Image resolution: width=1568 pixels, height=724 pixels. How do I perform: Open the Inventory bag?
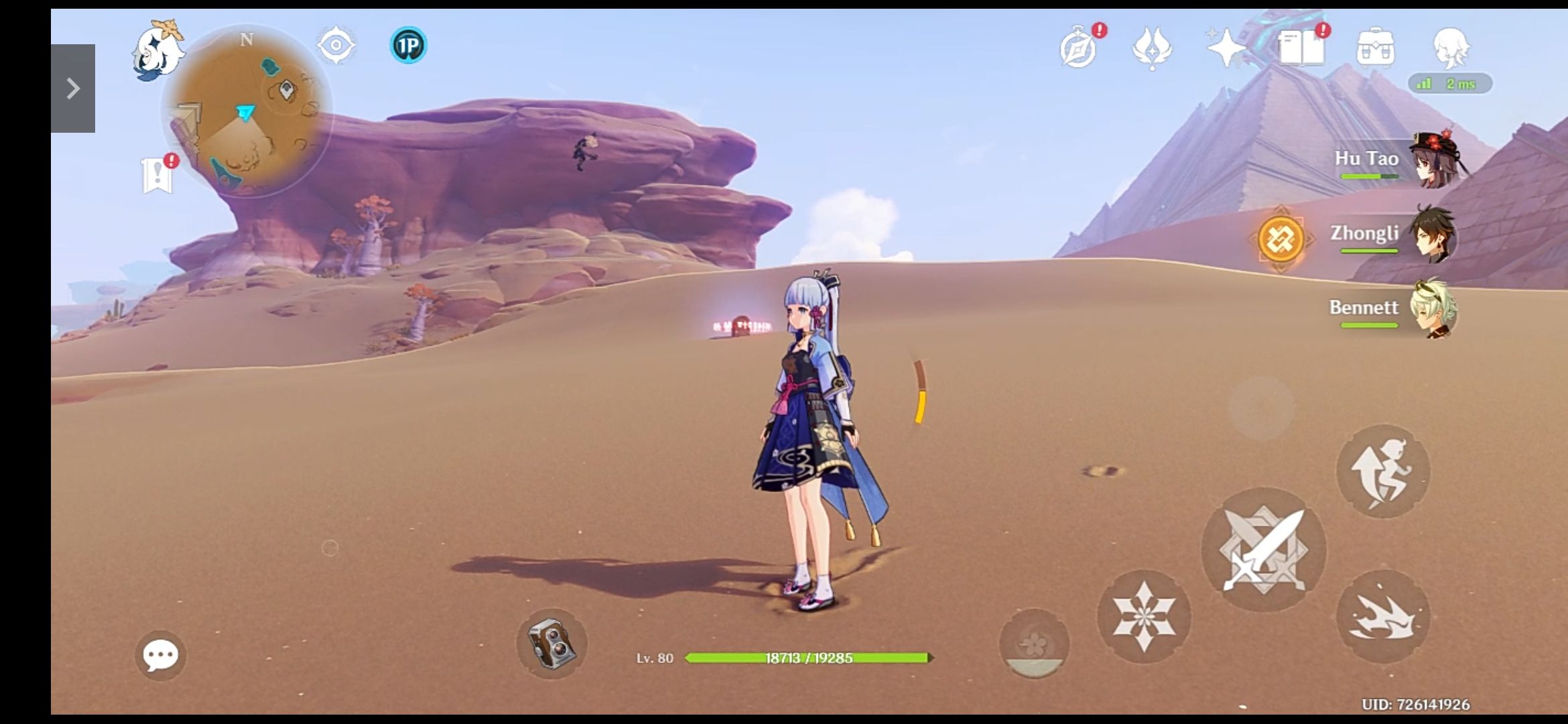point(1375,48)
